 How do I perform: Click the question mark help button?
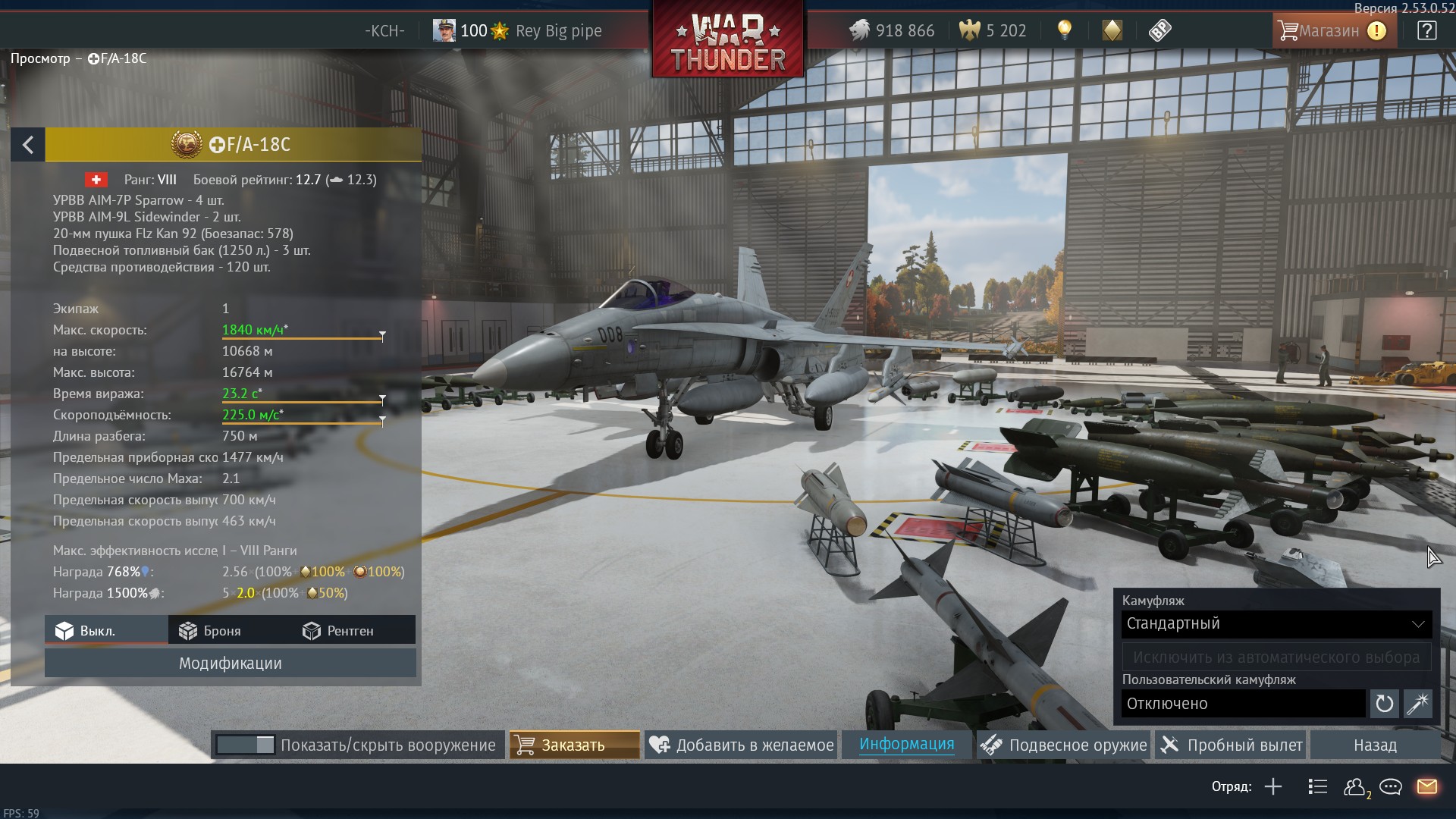(1426, 31)
